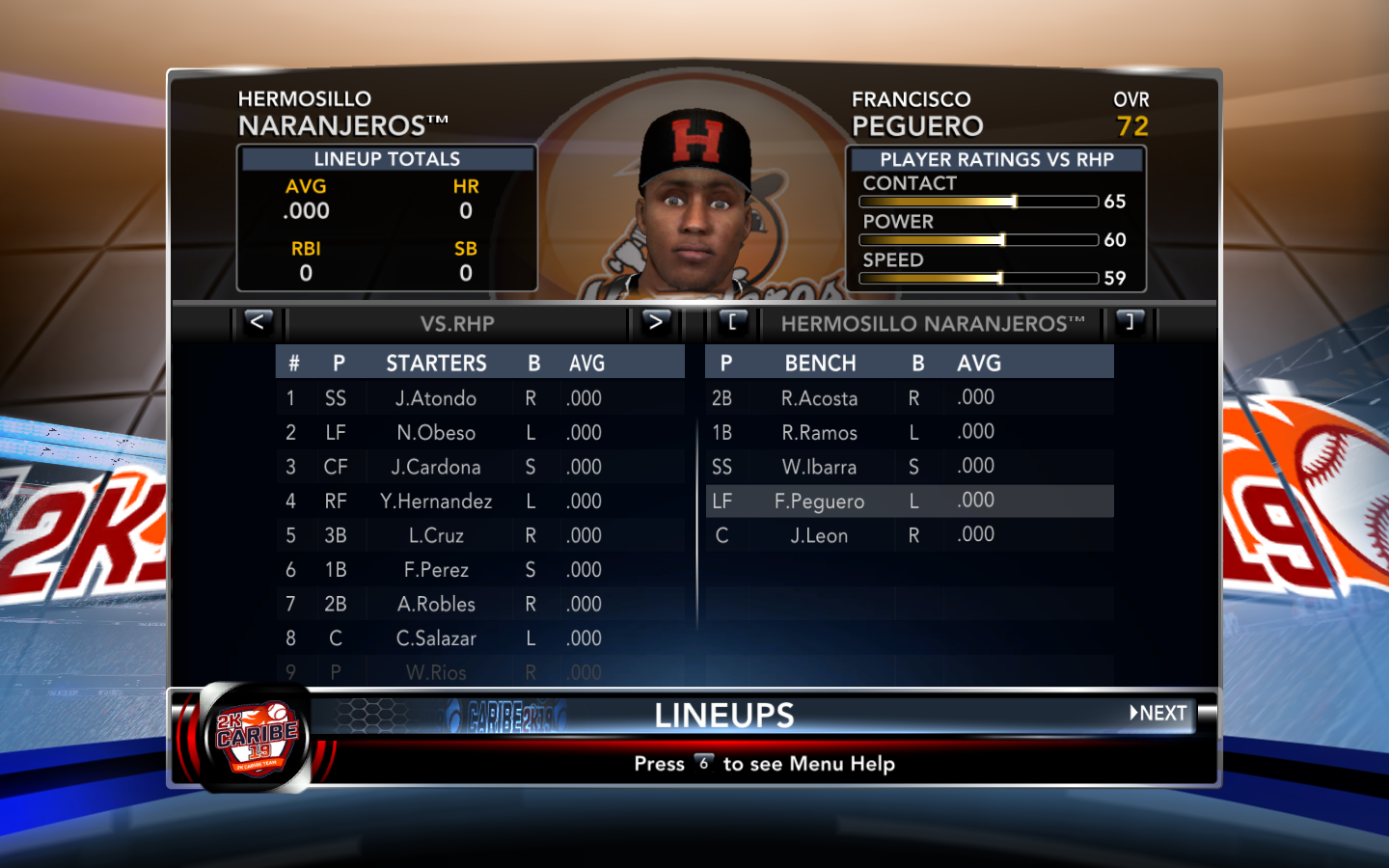Cycle team with right bracket button
The image size is (1389, 868).
[x=1130, y=322]
